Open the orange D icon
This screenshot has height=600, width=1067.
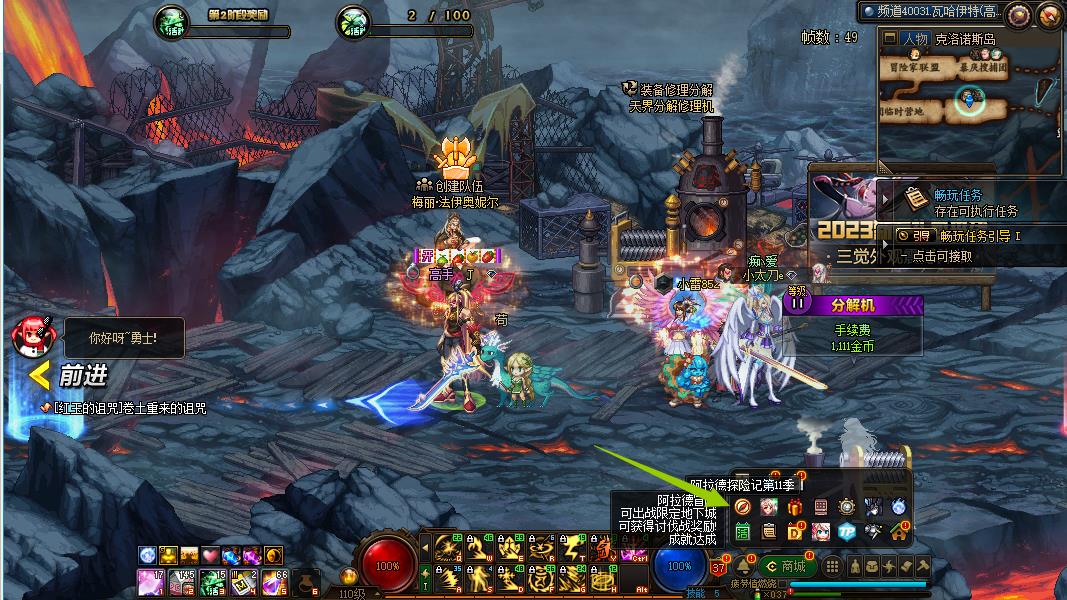pyautogui.click(x=795, y=532)
